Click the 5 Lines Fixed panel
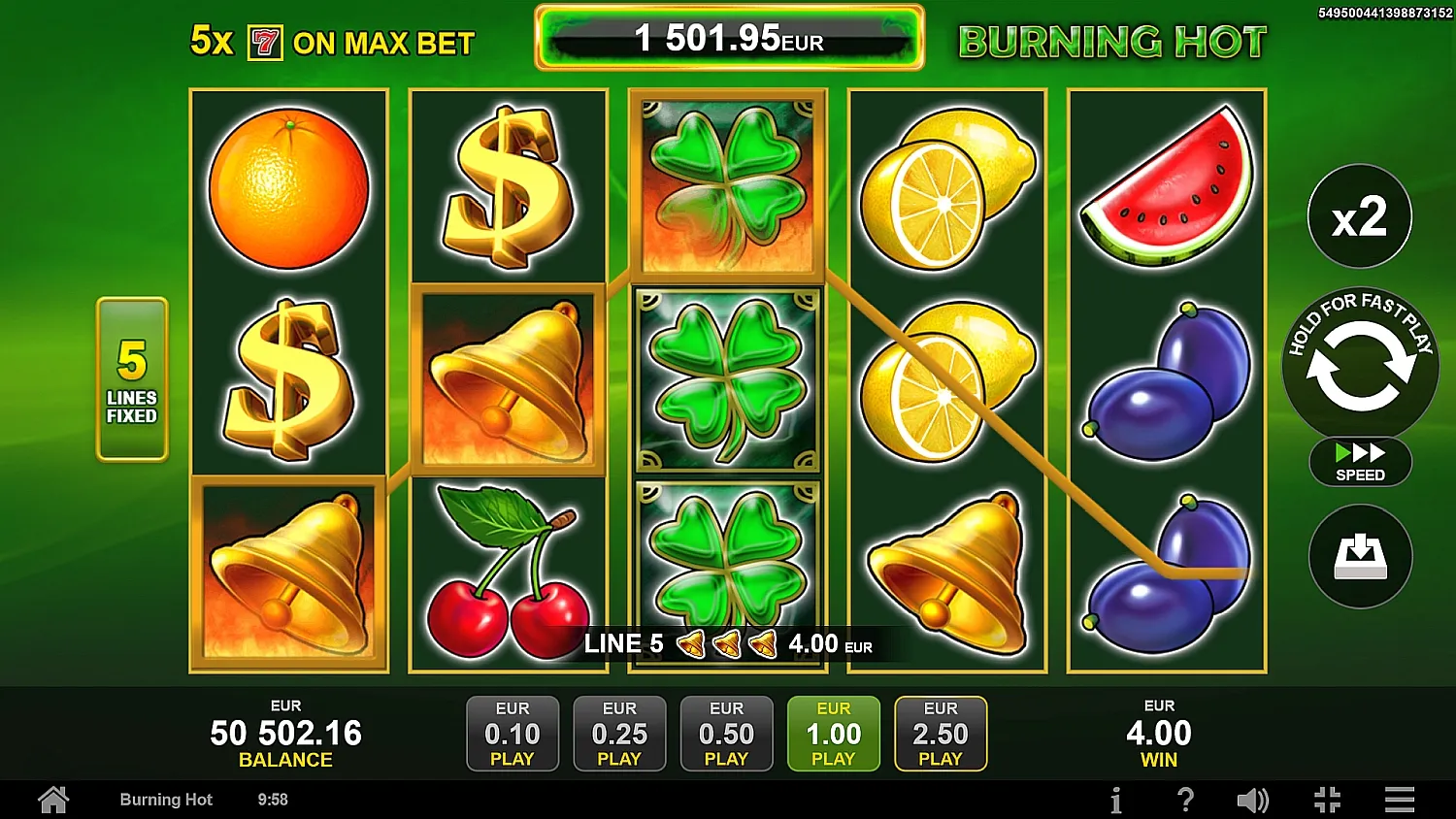 (x=132, y=378)
